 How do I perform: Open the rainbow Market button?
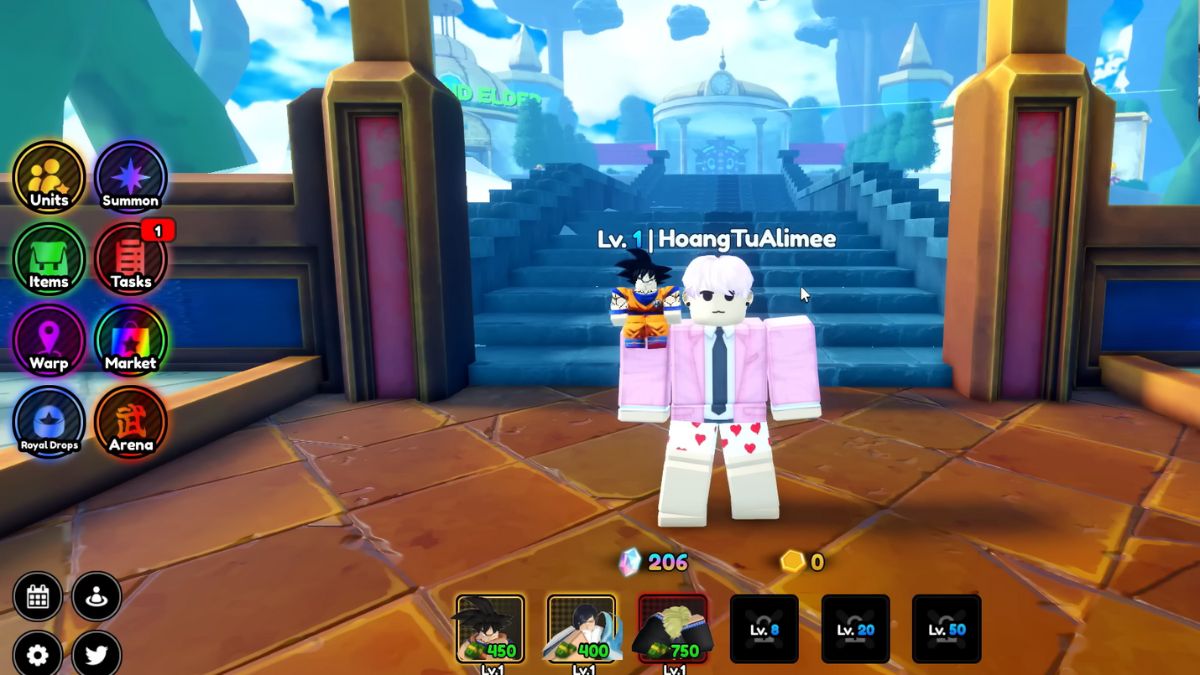(130, 341)
